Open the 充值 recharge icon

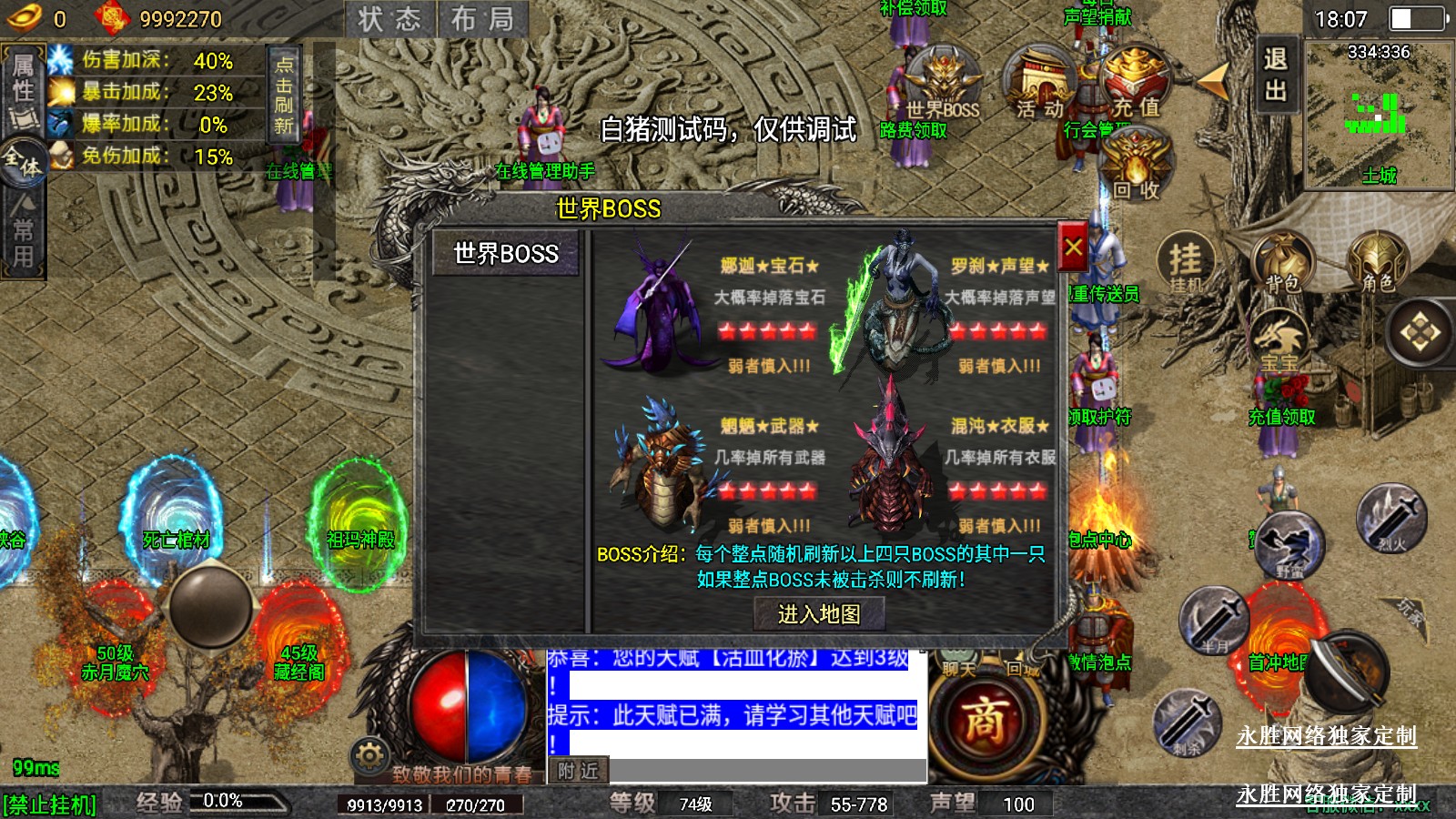pyautogui.click(x=1136, y=84)
